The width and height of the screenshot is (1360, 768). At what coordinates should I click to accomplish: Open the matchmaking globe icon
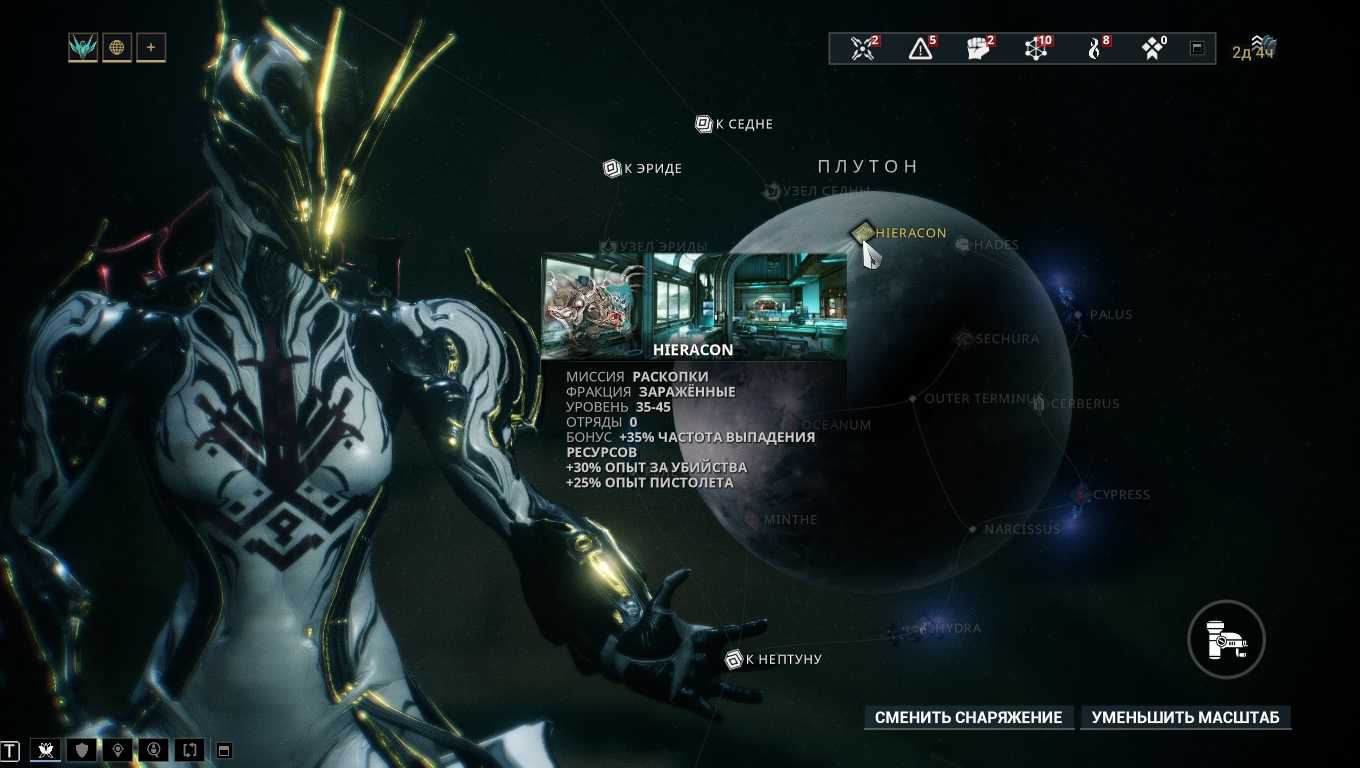(117, 47)
